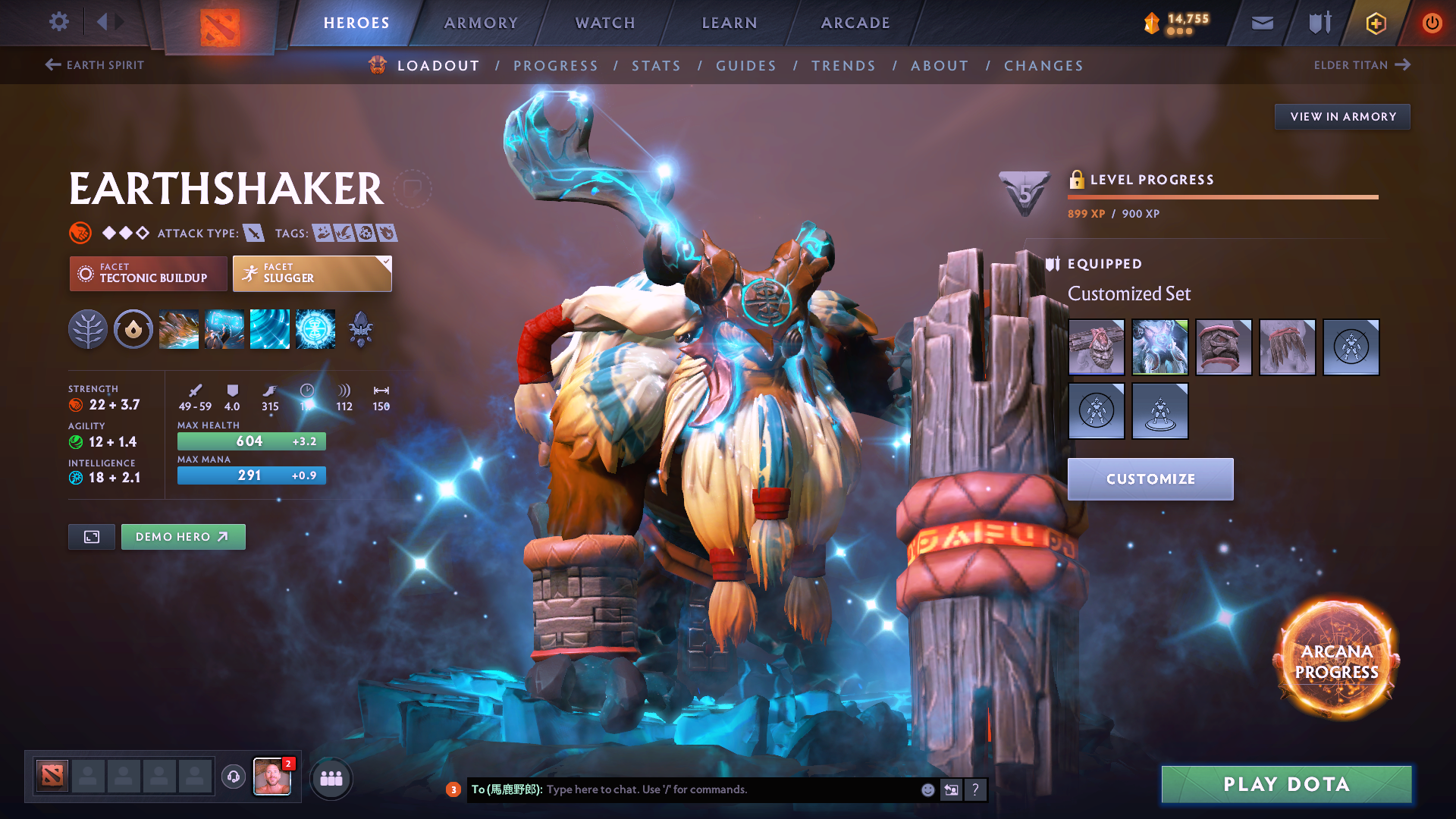
Task: Open the Arcade tab
Action: tap(855, 23)
